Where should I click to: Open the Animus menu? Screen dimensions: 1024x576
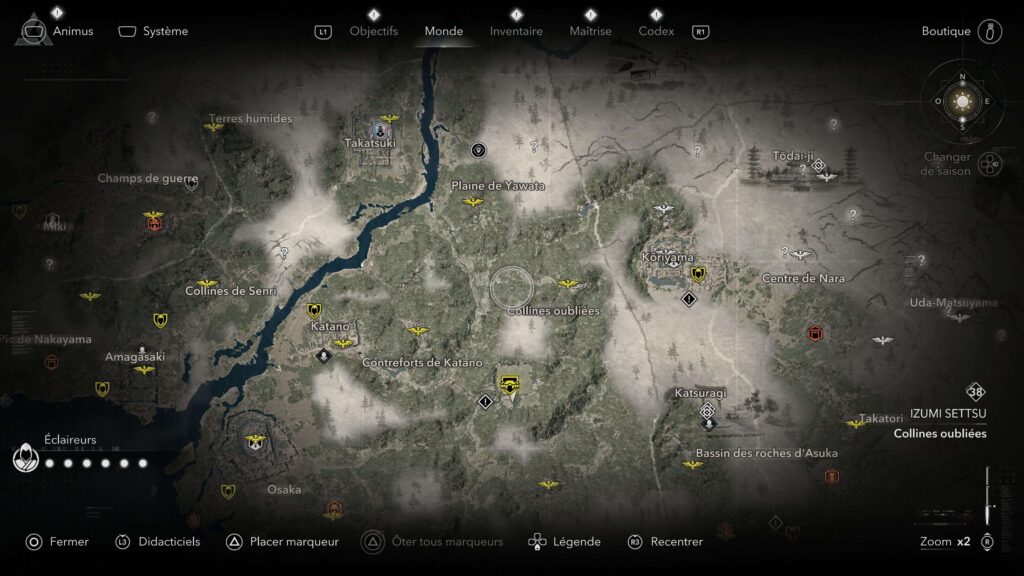pos(72,31)
